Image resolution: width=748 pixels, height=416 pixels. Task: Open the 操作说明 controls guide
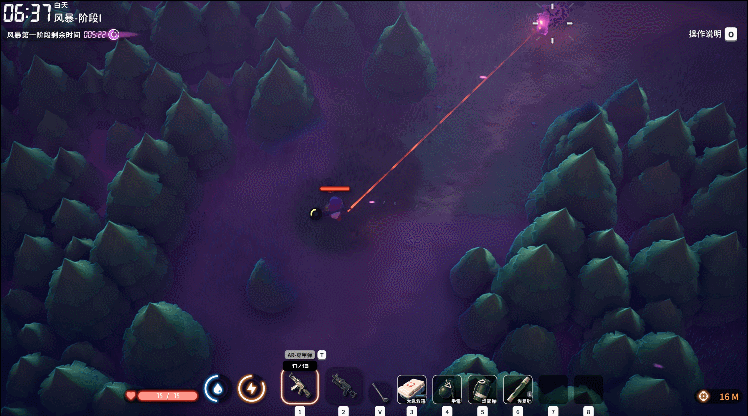(x=706, y=34)
